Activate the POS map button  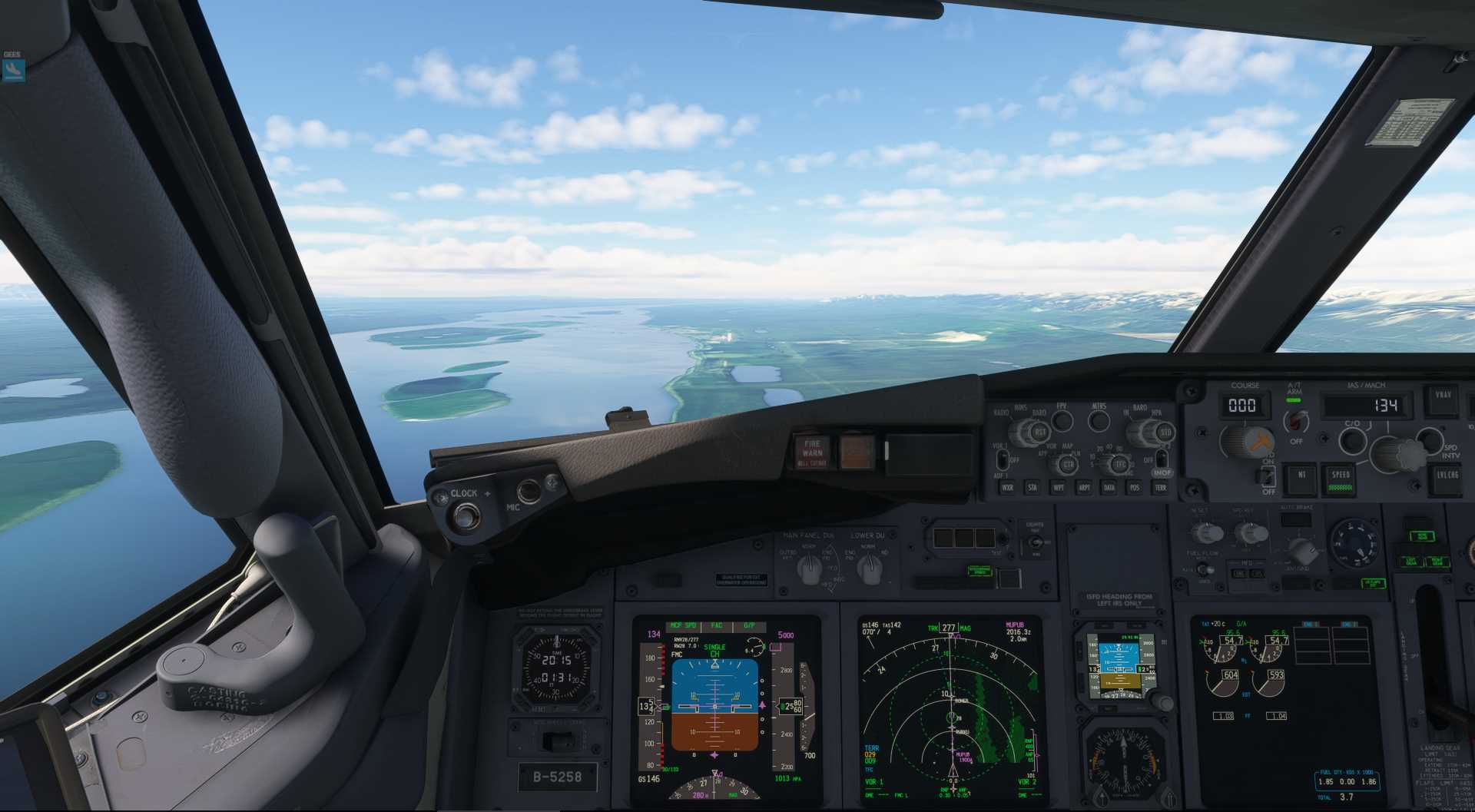click(x=1135, y=487)
